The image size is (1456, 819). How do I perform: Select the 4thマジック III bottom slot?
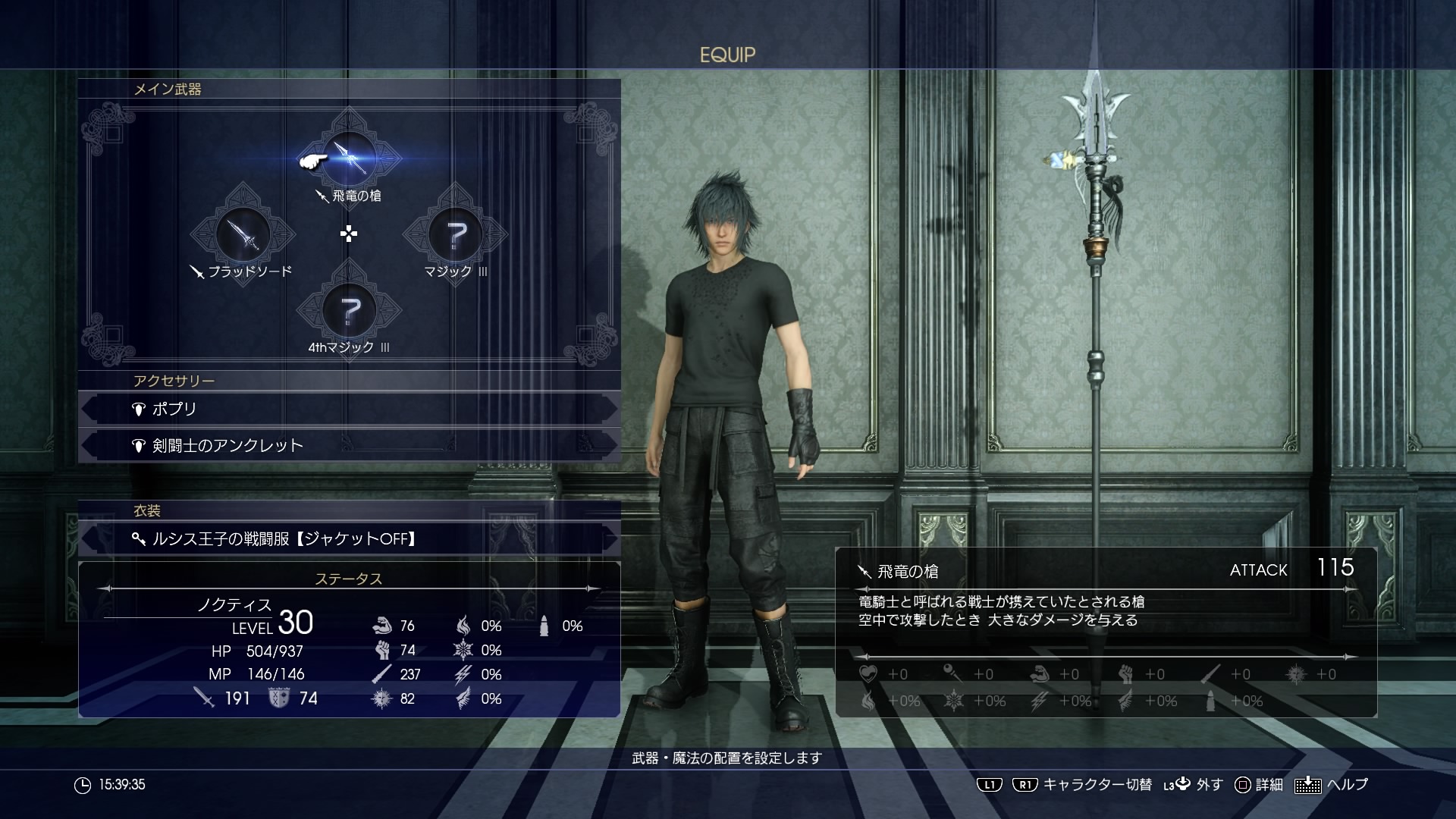(x=349, y=309)
